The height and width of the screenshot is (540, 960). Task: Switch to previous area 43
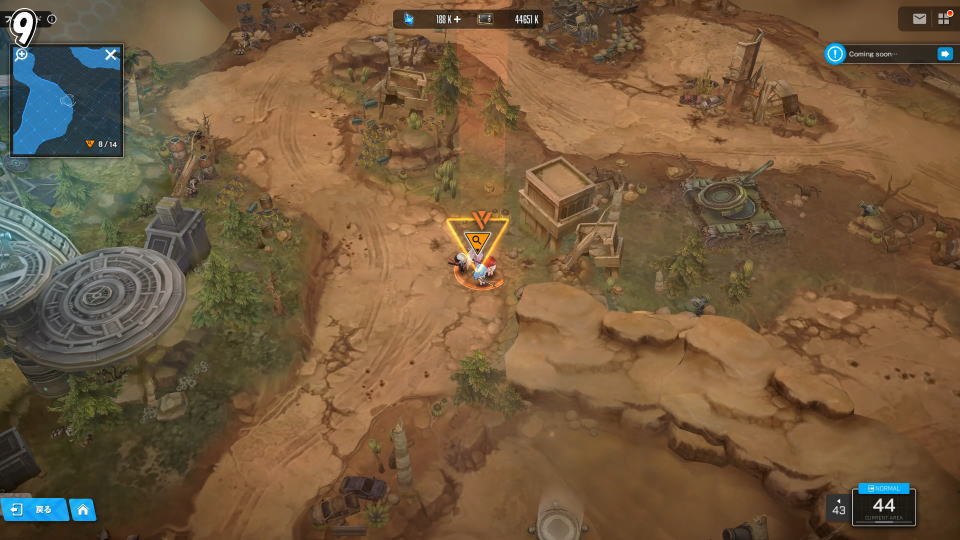[838, 507]
